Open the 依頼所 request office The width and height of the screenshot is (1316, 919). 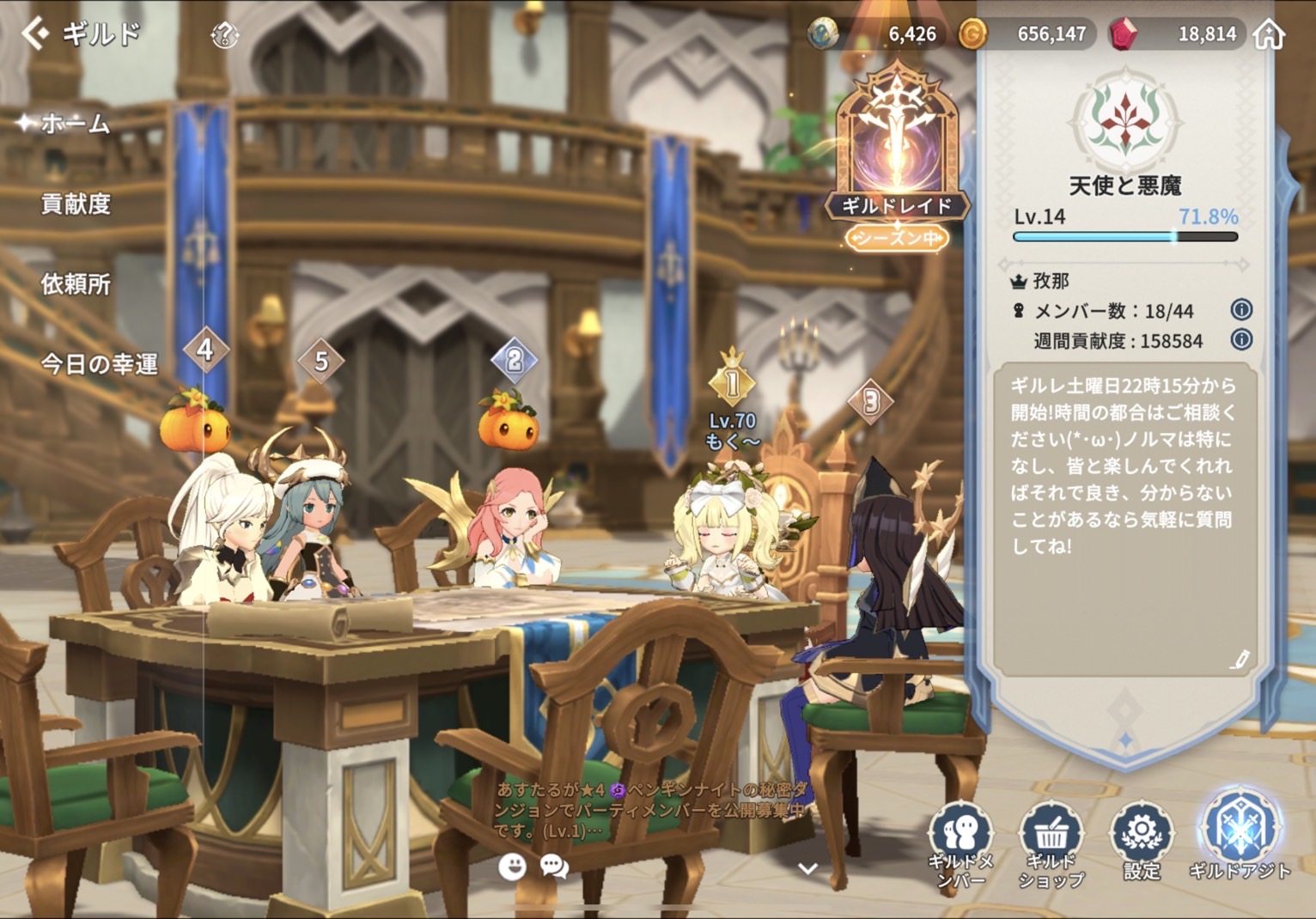[76, 284]
